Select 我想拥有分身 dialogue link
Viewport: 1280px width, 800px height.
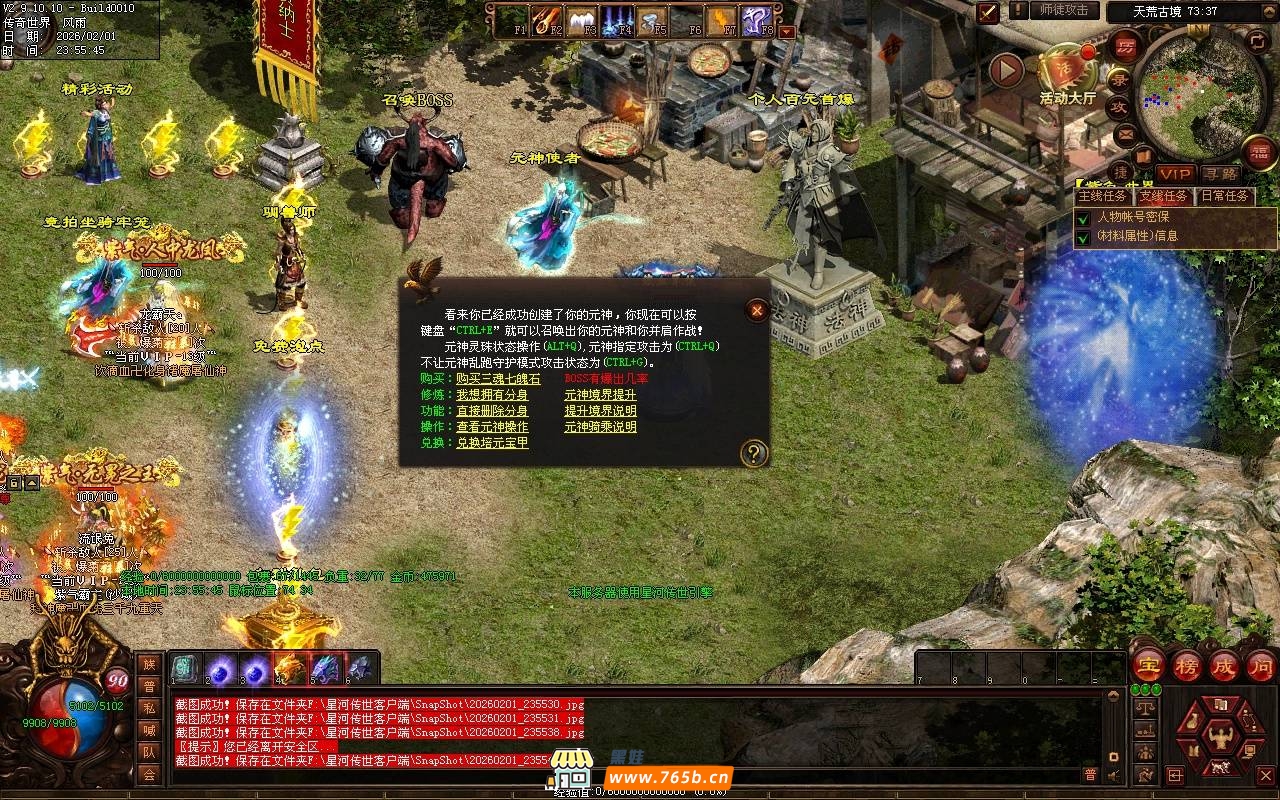pyautogui.click(x=492, y=395)
